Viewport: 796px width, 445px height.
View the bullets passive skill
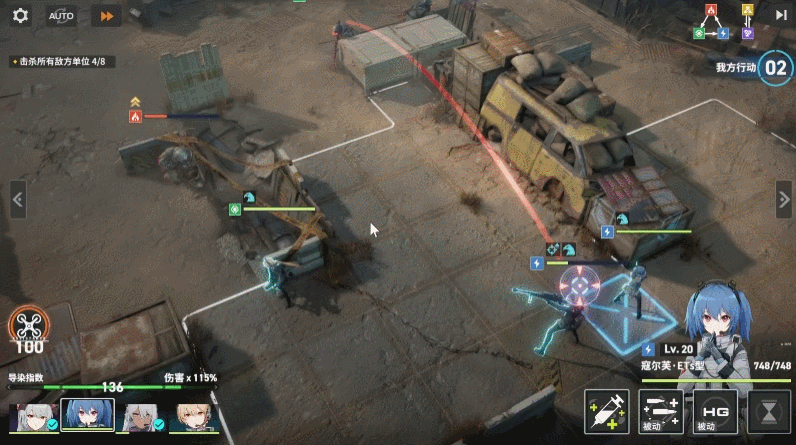point(660,411)
